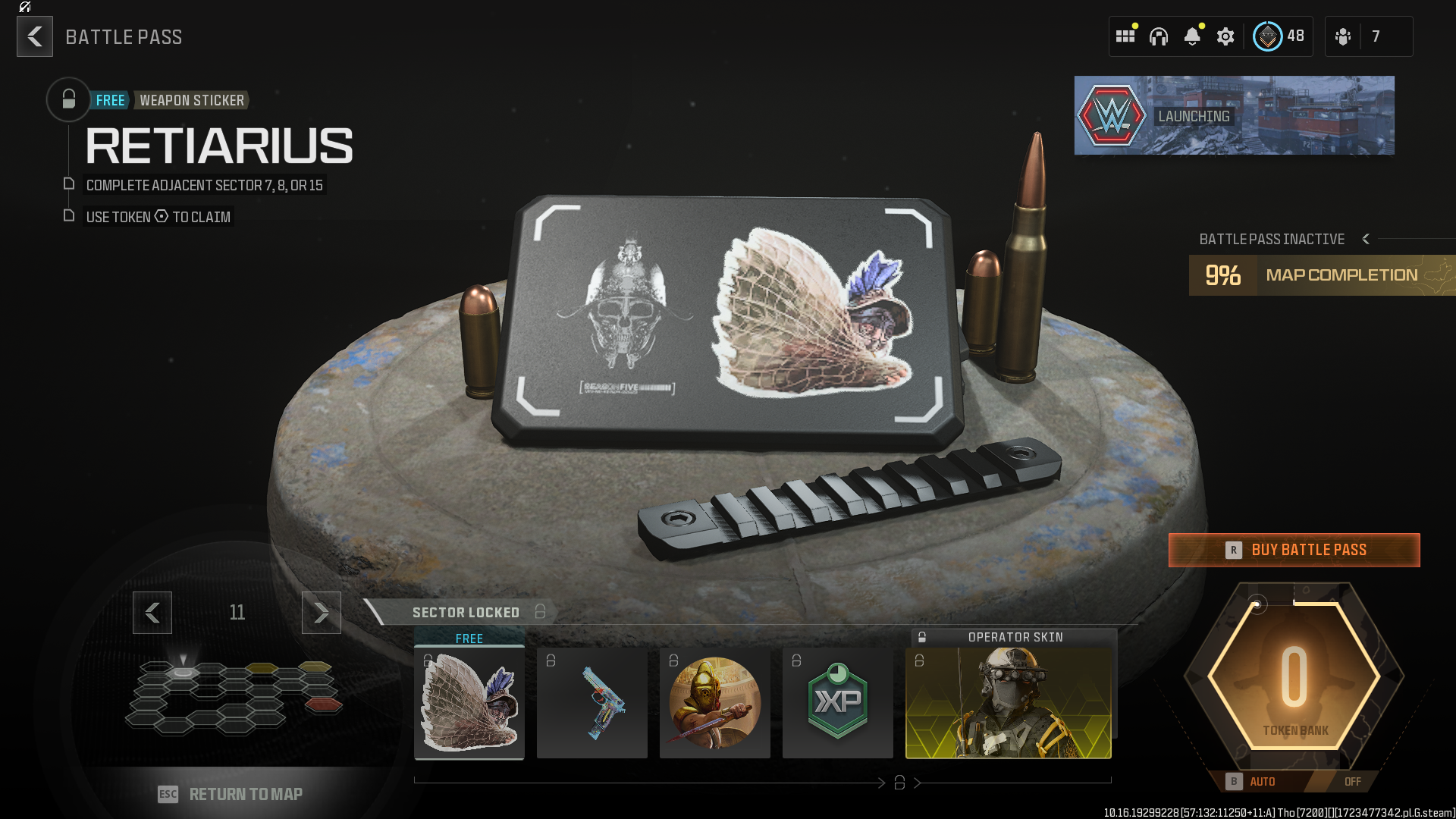Show notifications with the bell icon
Screen dimensions: 1456x819
pyautogui.click(x=1192, y=36)
